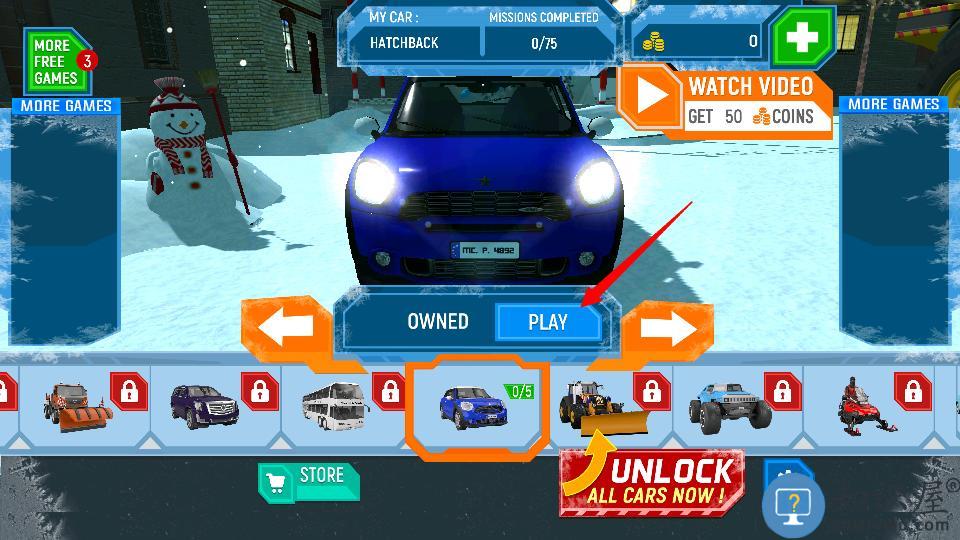Watch video to get 50 coins

[x=726, y=105]
